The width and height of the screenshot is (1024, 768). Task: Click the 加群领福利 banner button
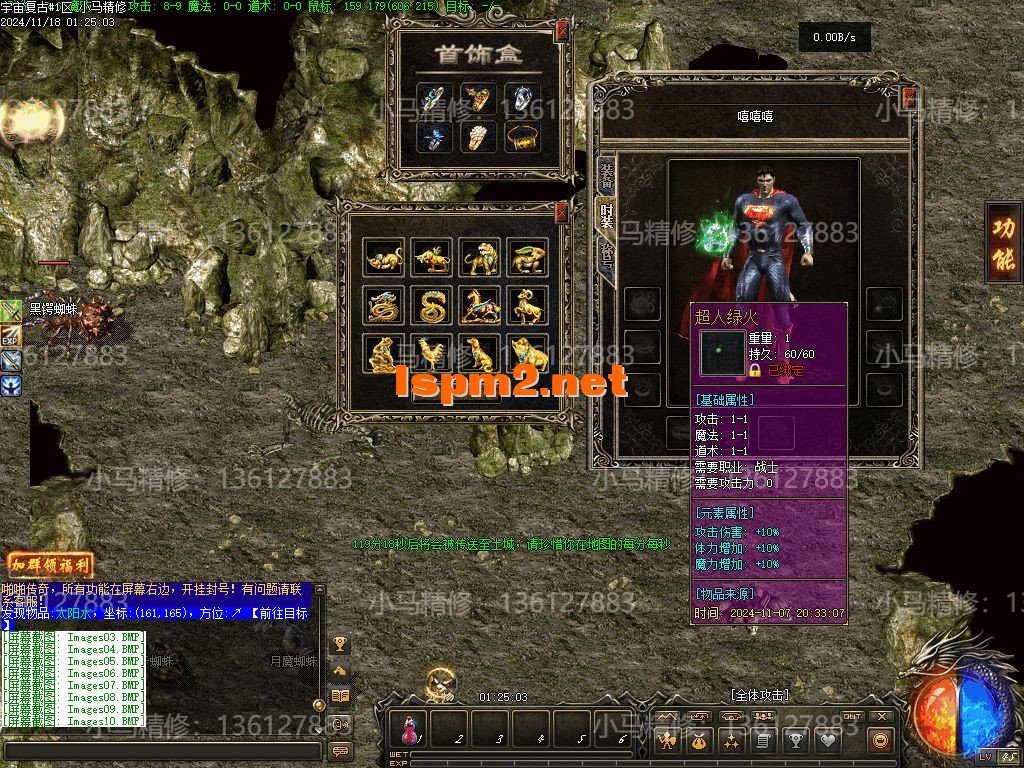pyautogui.click(x=49, y=565)
